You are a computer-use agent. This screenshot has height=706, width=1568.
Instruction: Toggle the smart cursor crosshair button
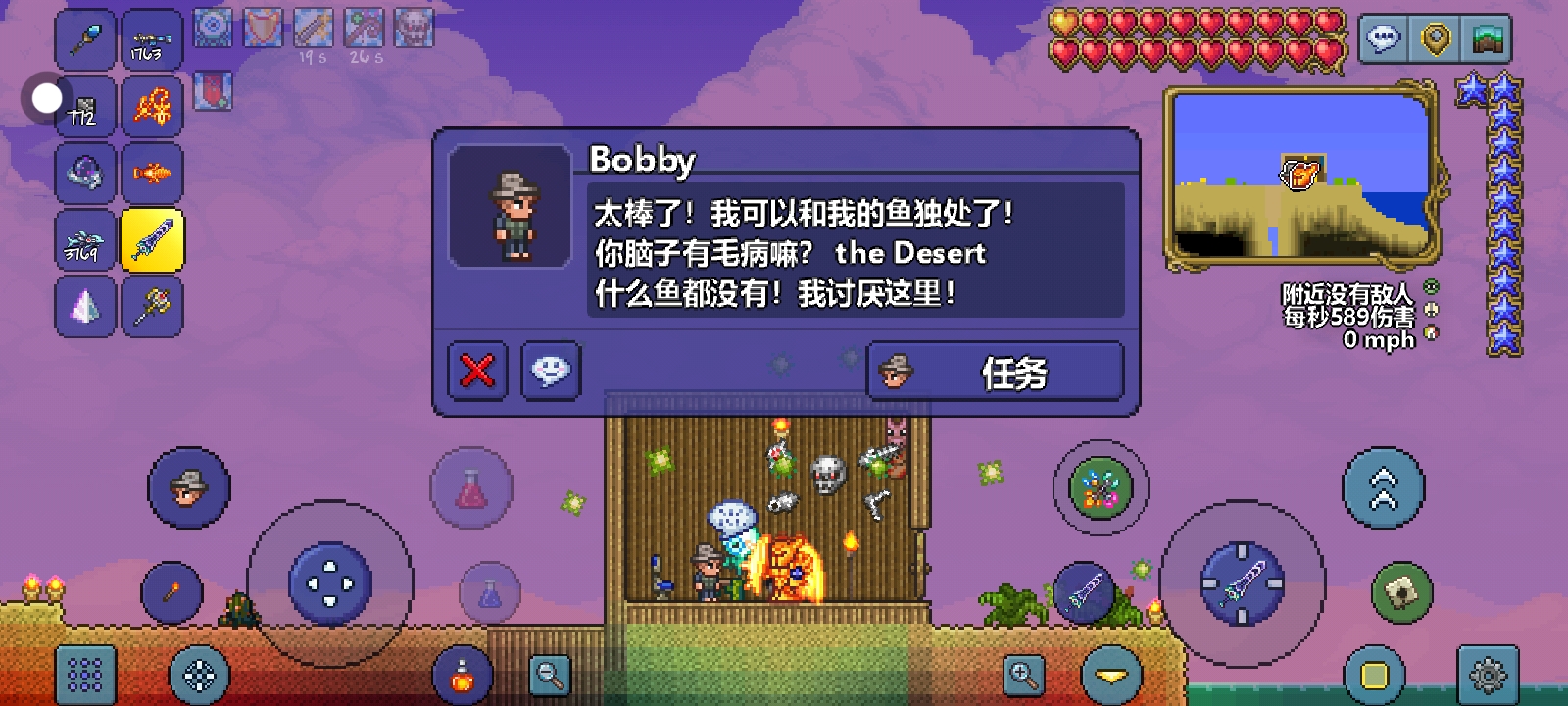(199, 675)
